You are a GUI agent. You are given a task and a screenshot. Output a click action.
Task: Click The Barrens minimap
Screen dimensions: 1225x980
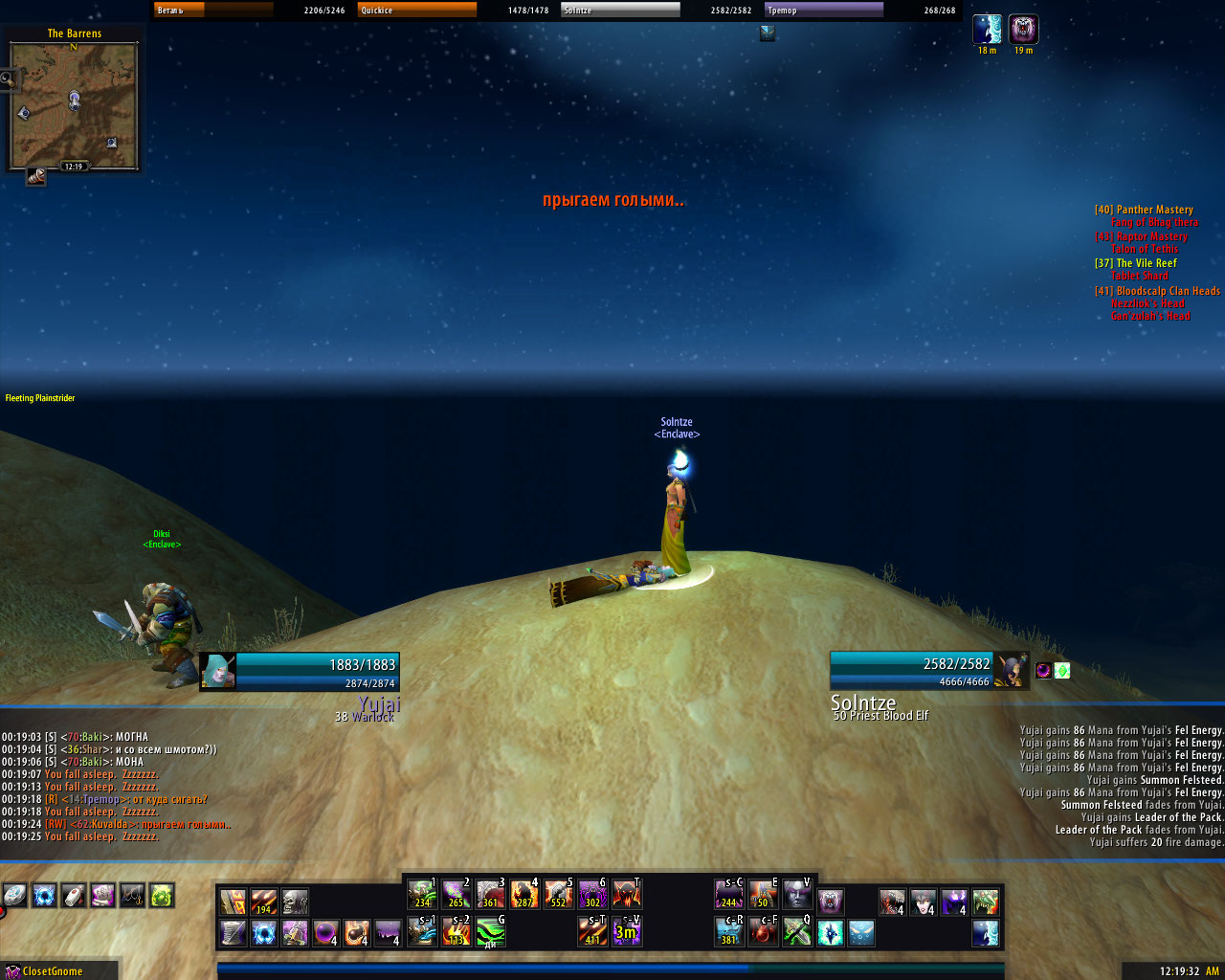74,105
